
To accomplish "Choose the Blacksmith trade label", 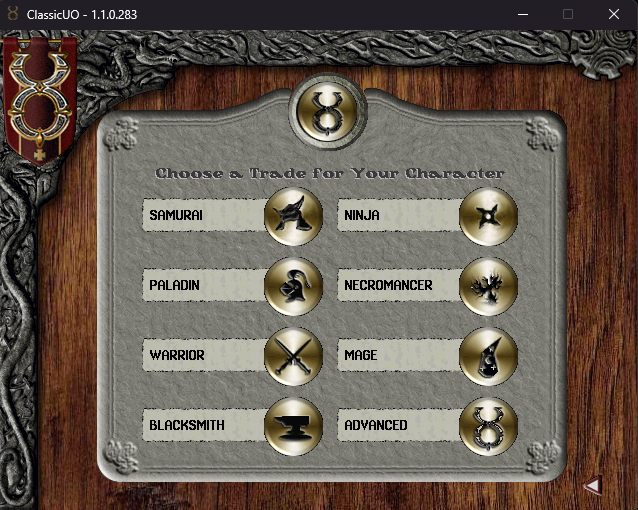I will point(187,425).
